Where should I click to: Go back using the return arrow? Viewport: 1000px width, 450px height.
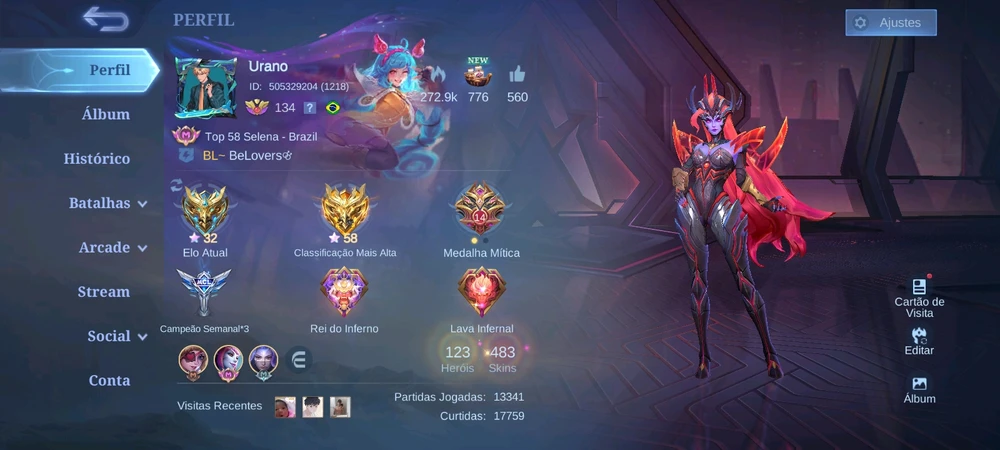pos(105,19)
